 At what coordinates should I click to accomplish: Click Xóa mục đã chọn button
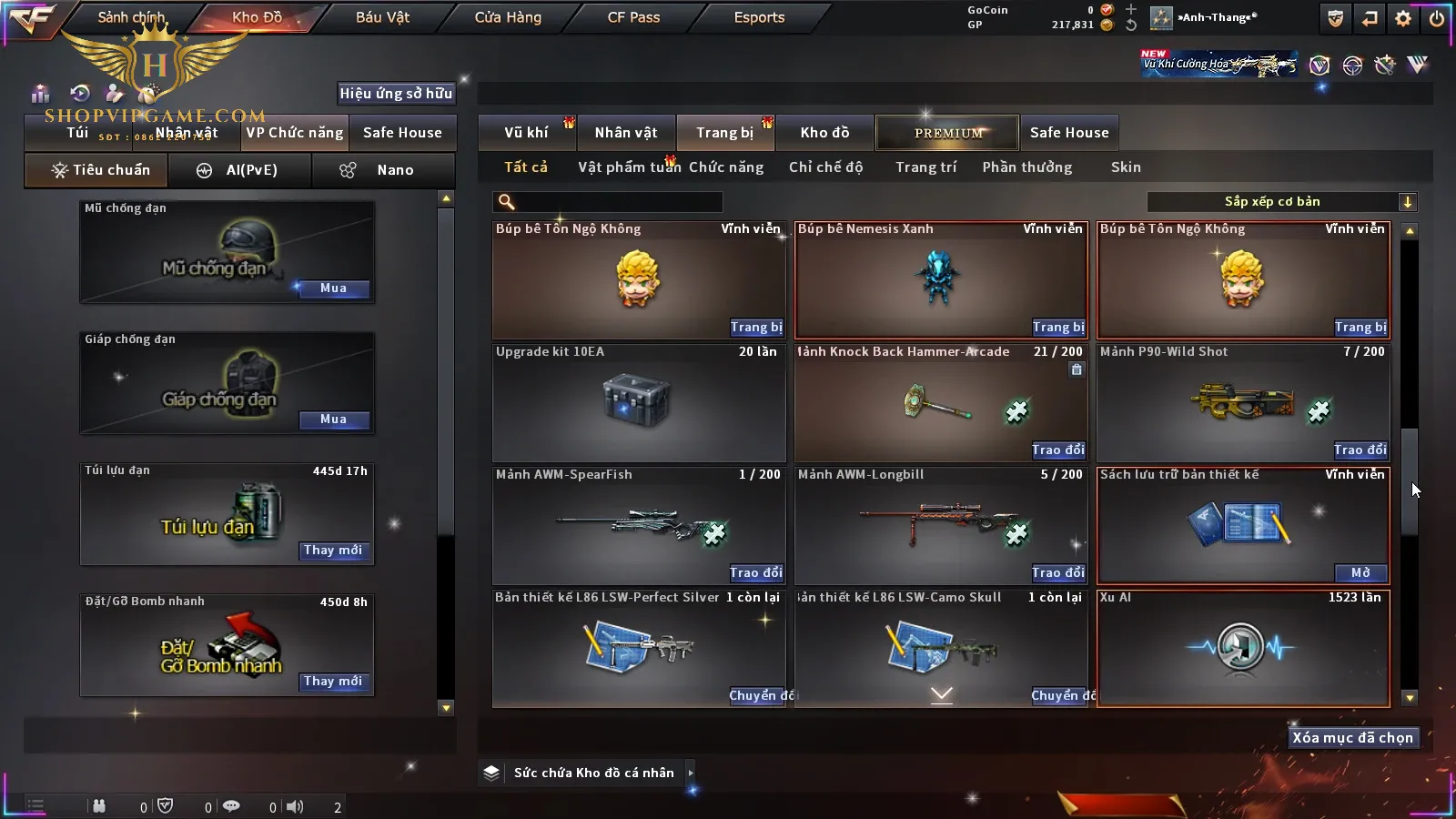[1352, 738]
